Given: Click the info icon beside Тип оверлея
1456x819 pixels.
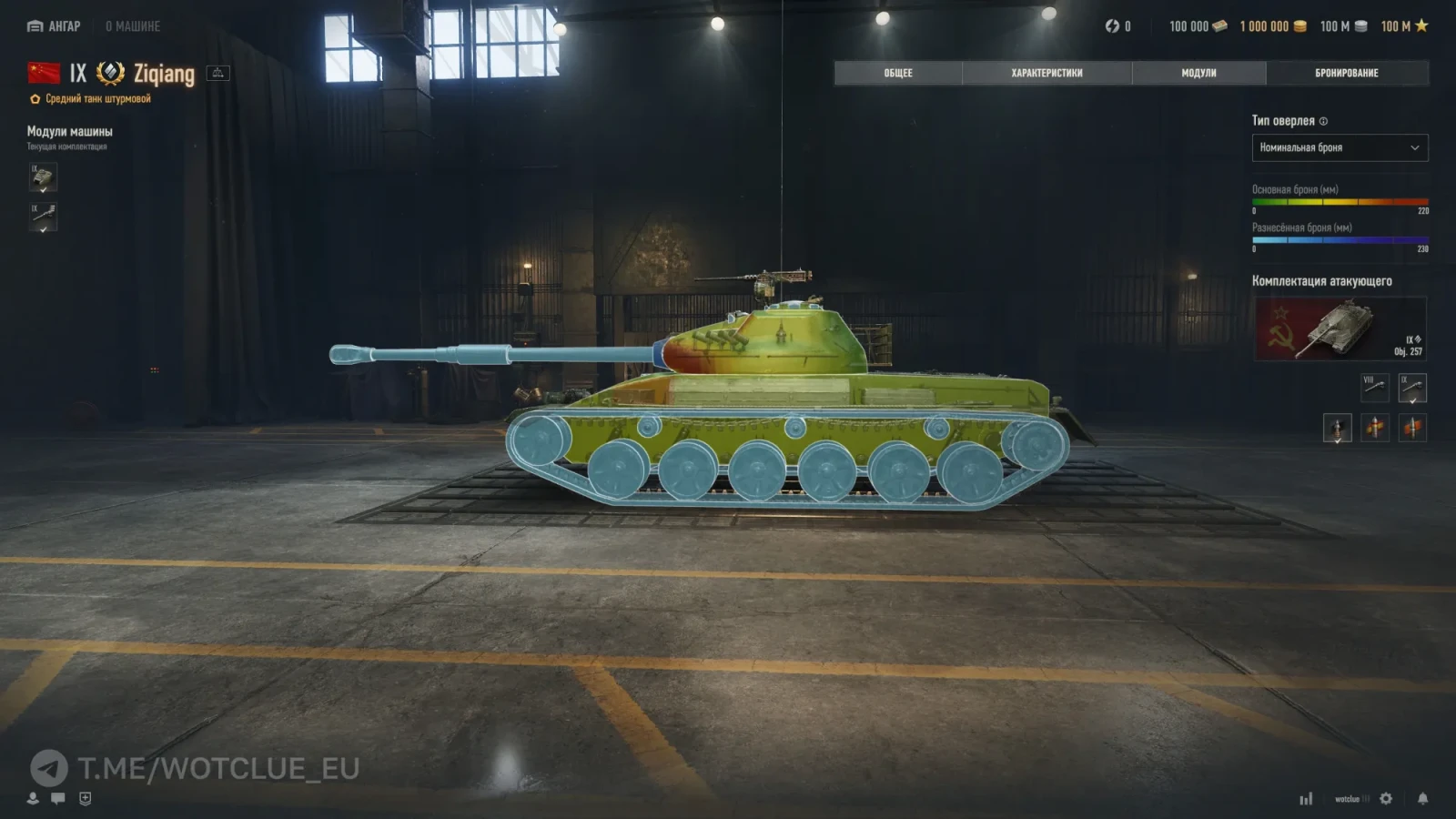Looking at the screenshot, I should [x=1323, y=121].
